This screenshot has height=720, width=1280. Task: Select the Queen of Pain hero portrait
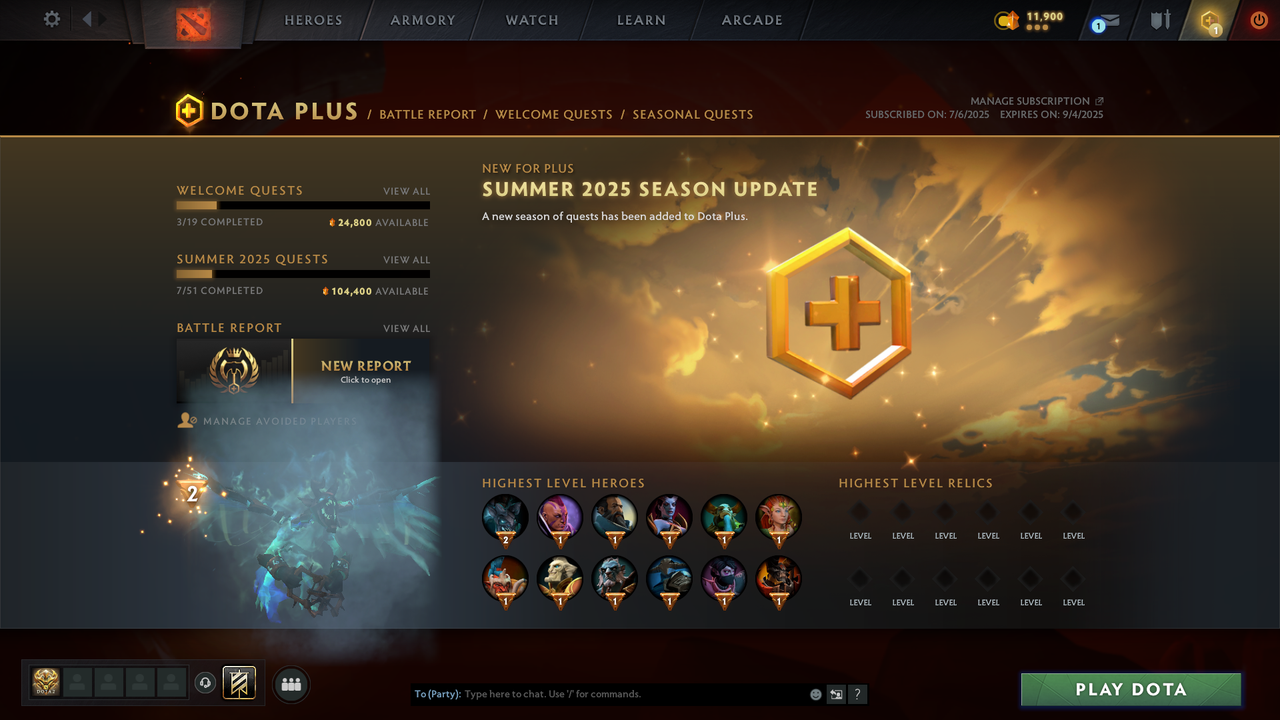[x=669, y=517]
